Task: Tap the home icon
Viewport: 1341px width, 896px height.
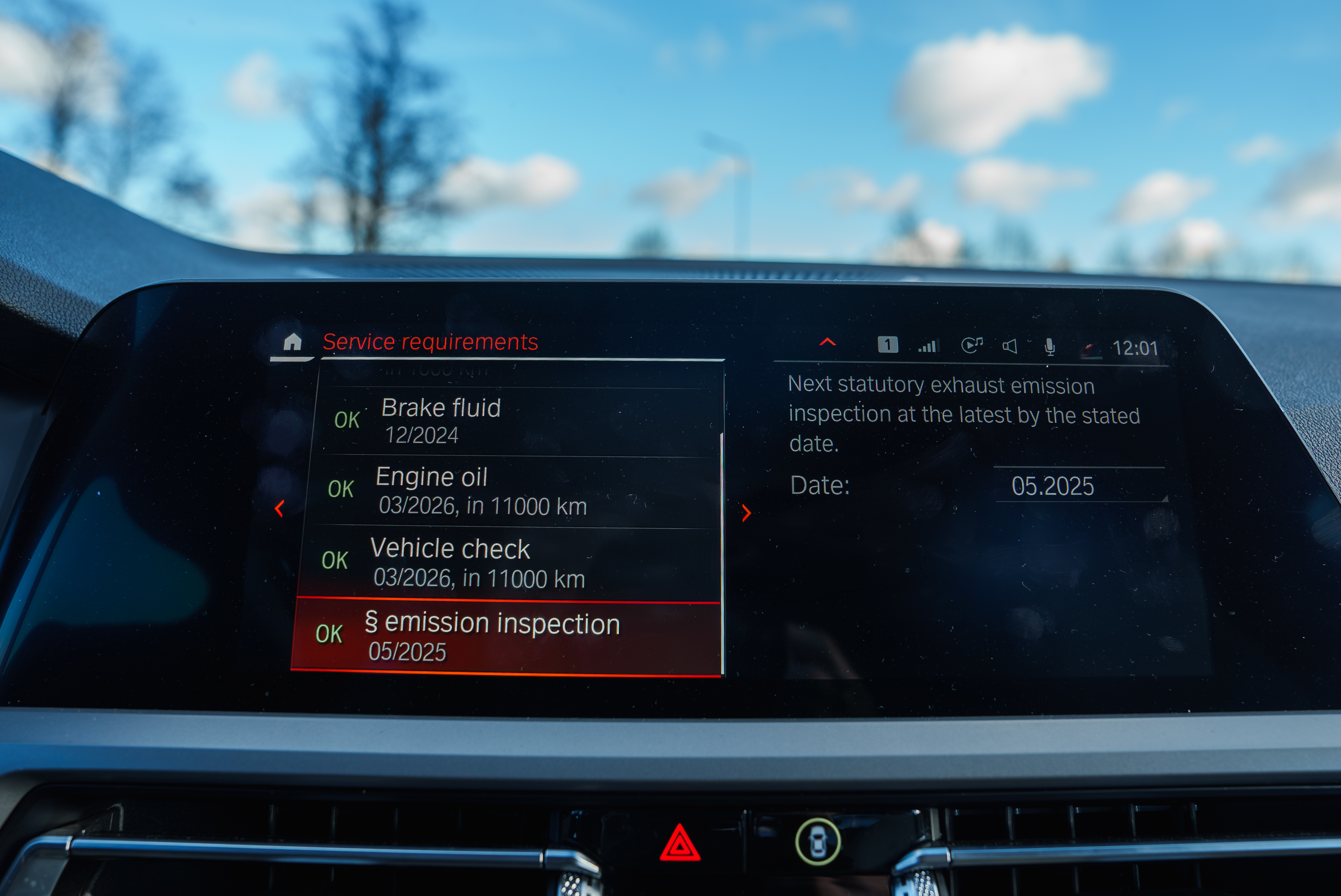Action: tap(292, 342)
